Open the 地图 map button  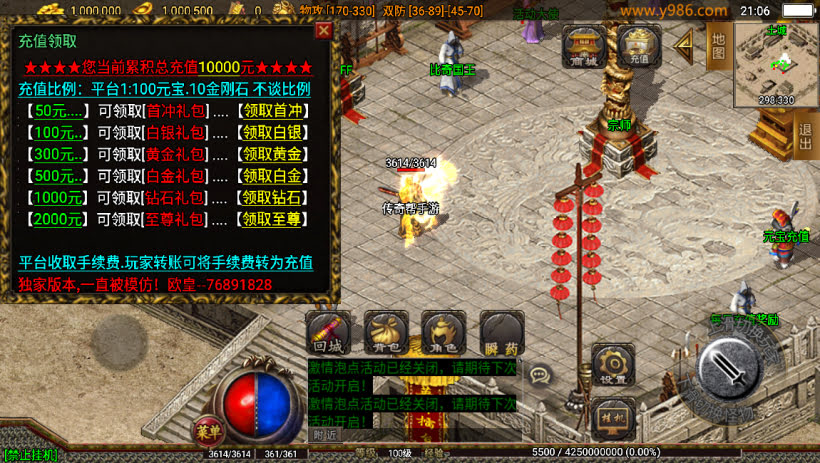718,45
